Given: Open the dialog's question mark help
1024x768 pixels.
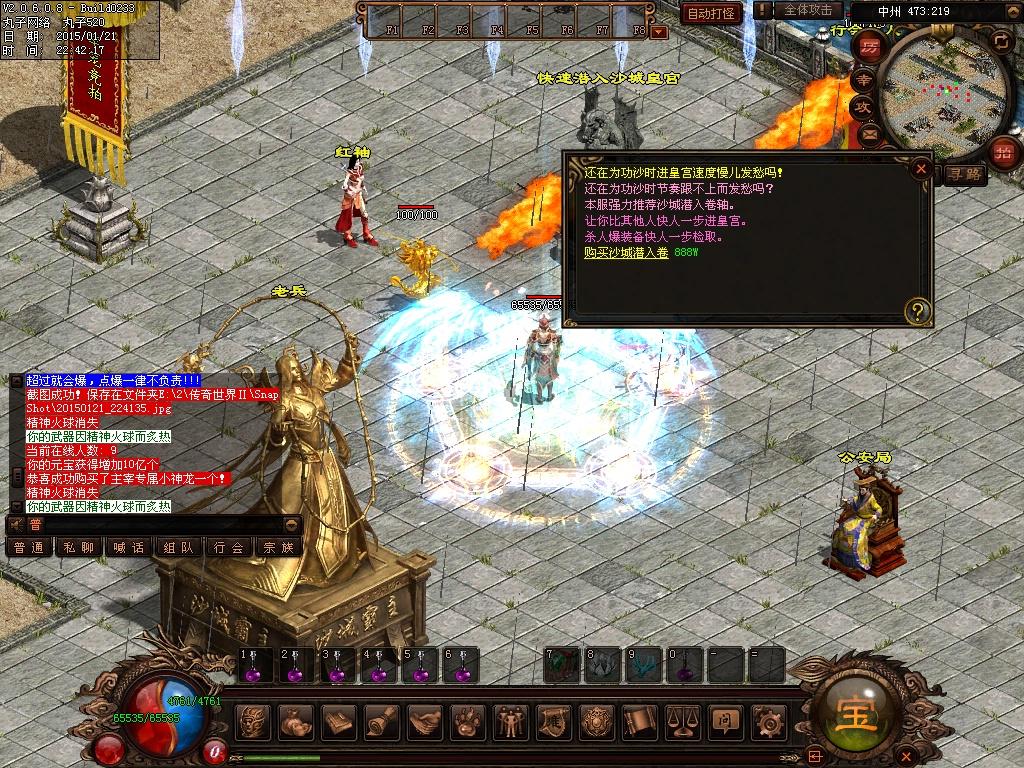Looking at the screenshot, I should pyautogui.click(x=917, y=311).
